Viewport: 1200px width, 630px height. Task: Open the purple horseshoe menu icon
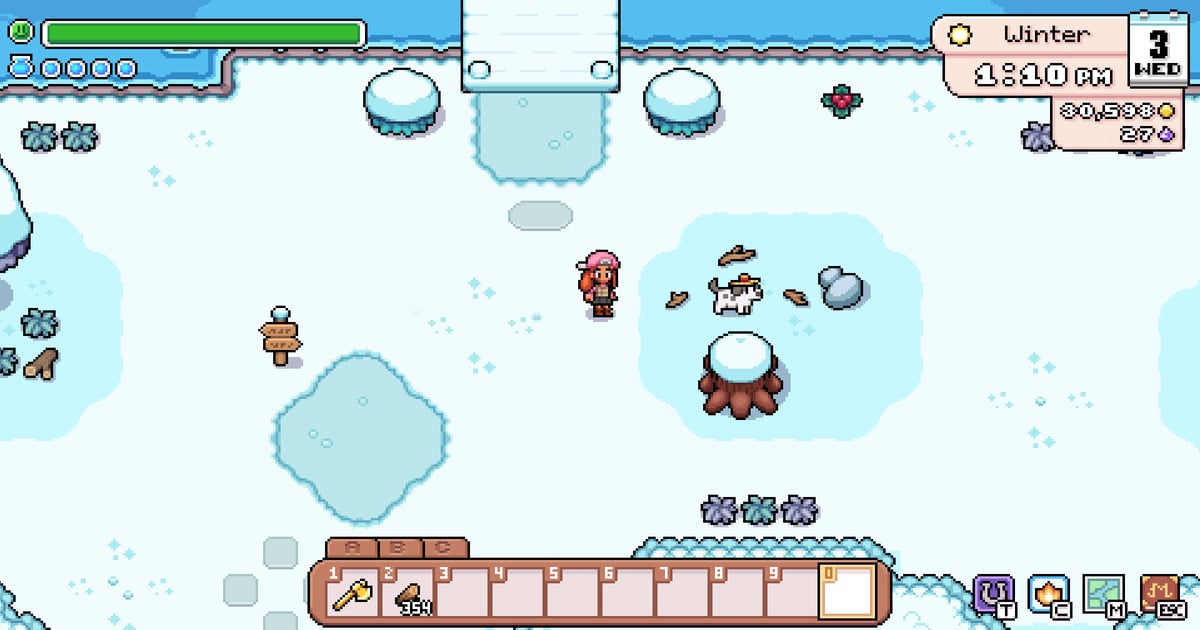[993, 593]
